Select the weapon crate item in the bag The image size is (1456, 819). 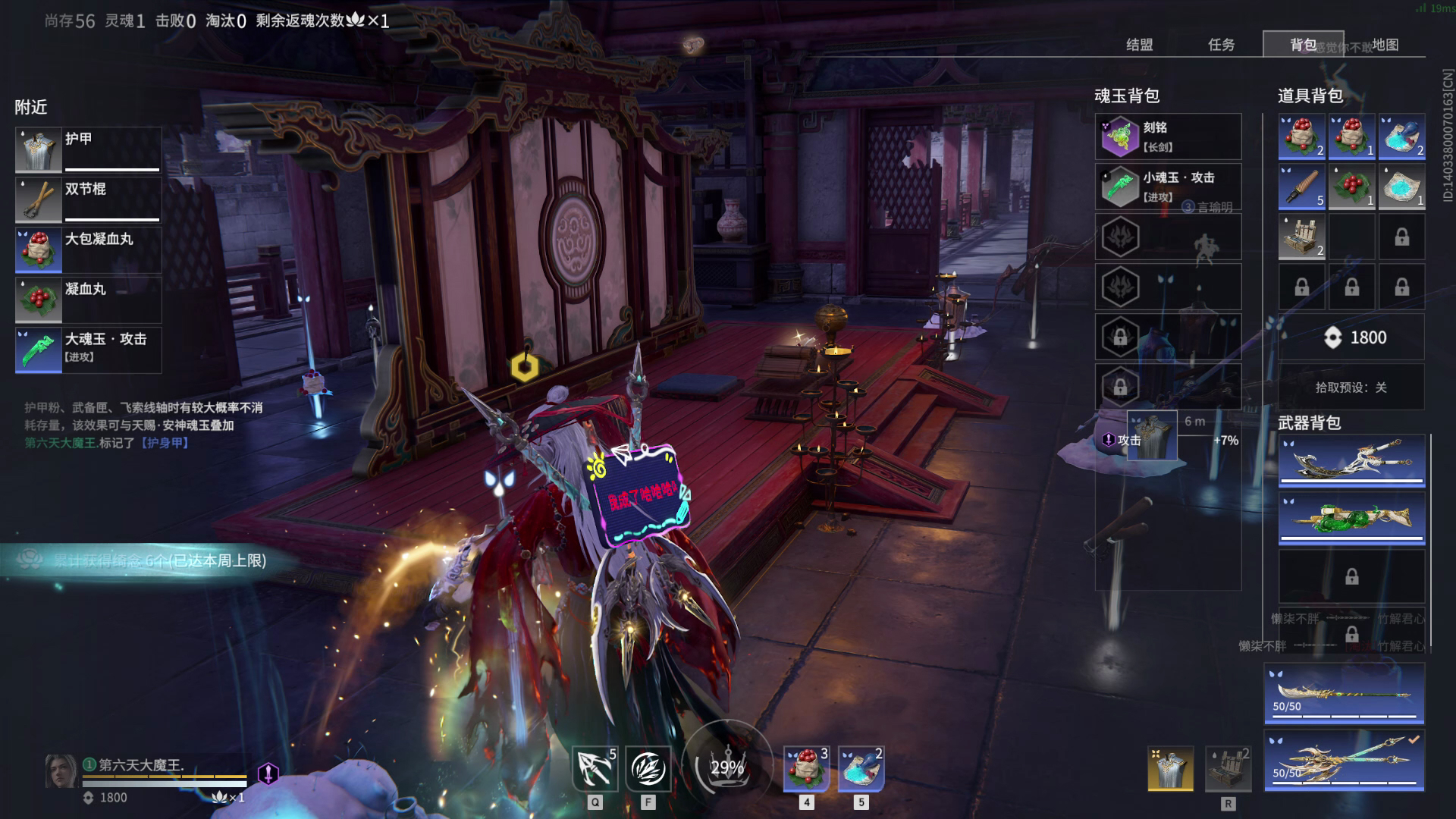(x=1301, y=237)
